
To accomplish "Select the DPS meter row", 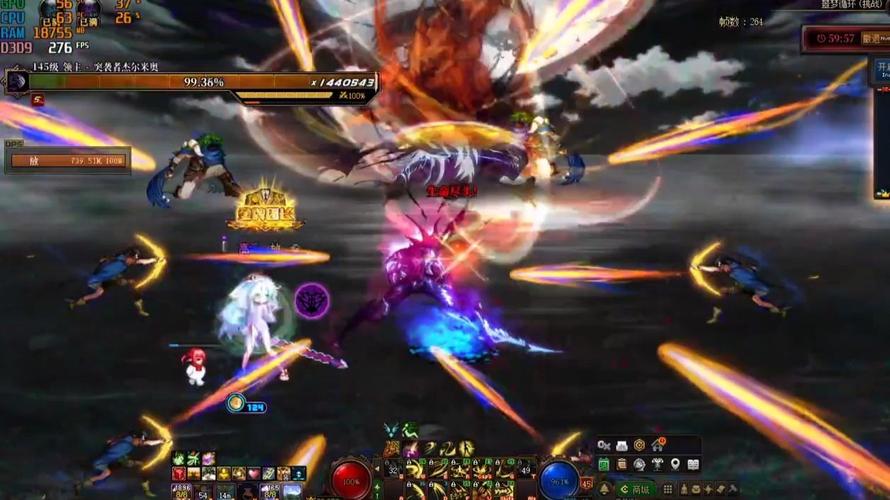I will coord(68,160).
